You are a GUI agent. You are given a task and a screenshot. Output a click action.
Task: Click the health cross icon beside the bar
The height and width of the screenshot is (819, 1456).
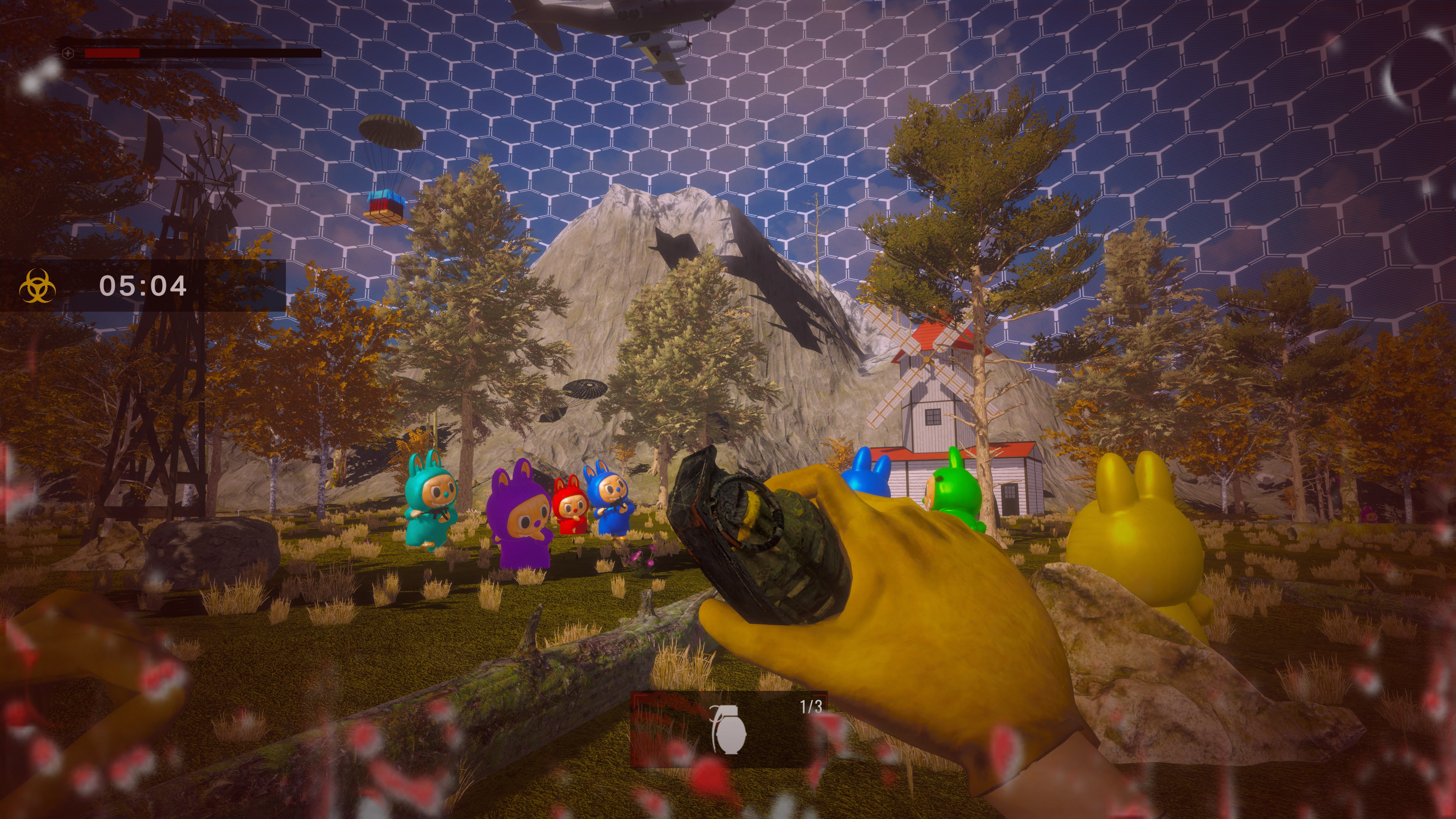(68, 54)
